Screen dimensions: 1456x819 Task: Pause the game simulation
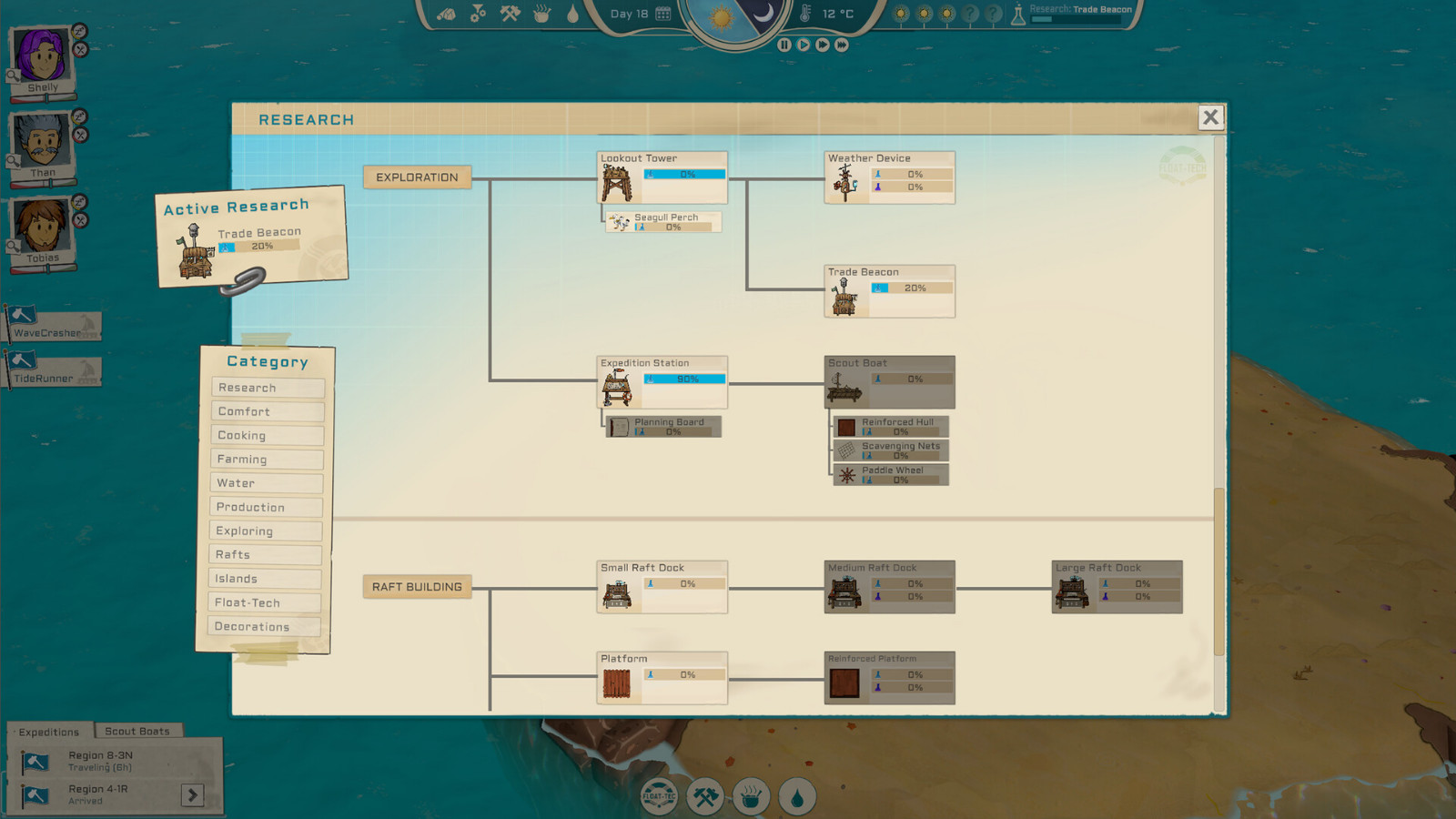(x=786, y=43)
